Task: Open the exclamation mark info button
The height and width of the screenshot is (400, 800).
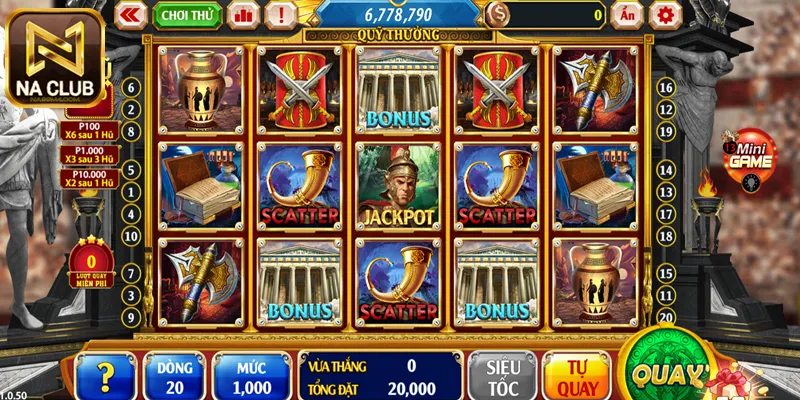Action: coord(283,14)
